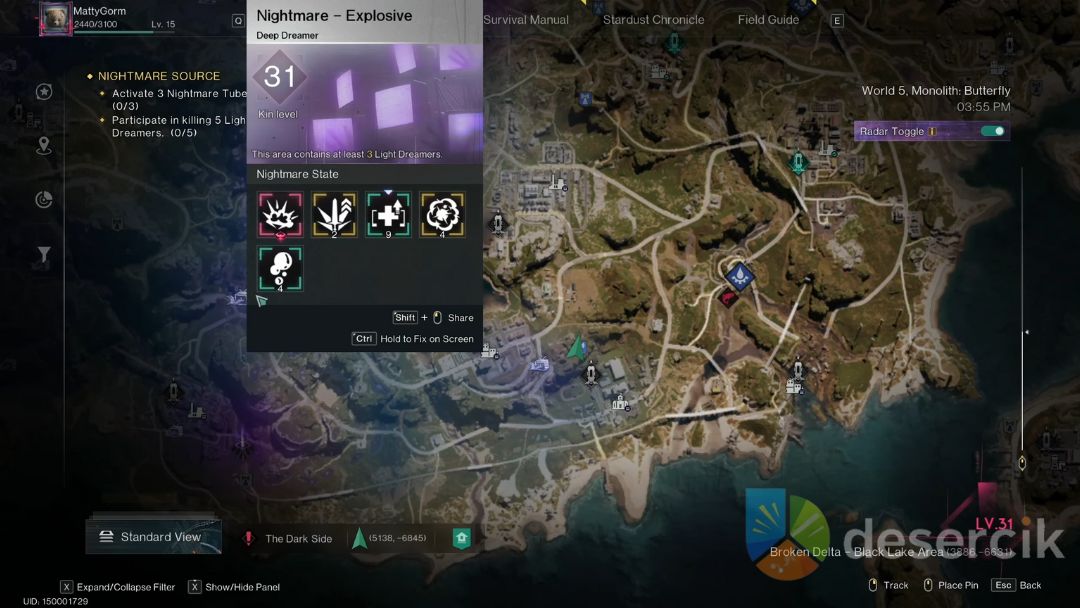1080x608 pixels.
Task: Click the blue water droplet map marker
Action: point(741,274)
